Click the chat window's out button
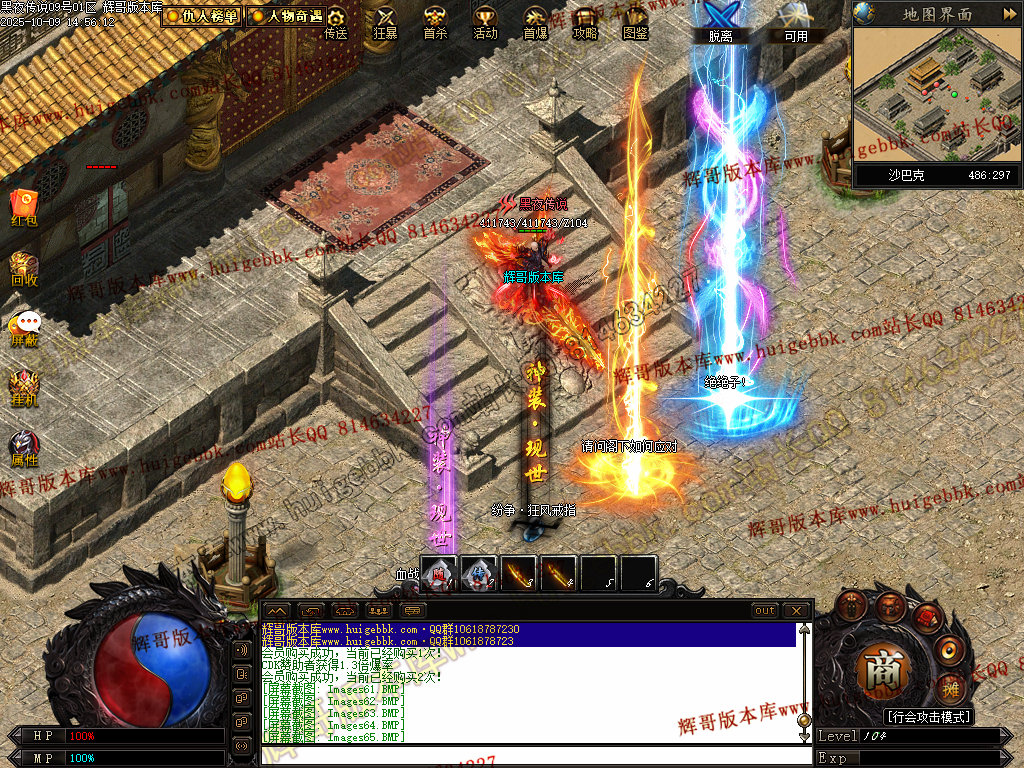This screenshot has width=1024, height=768. (765, 610)
